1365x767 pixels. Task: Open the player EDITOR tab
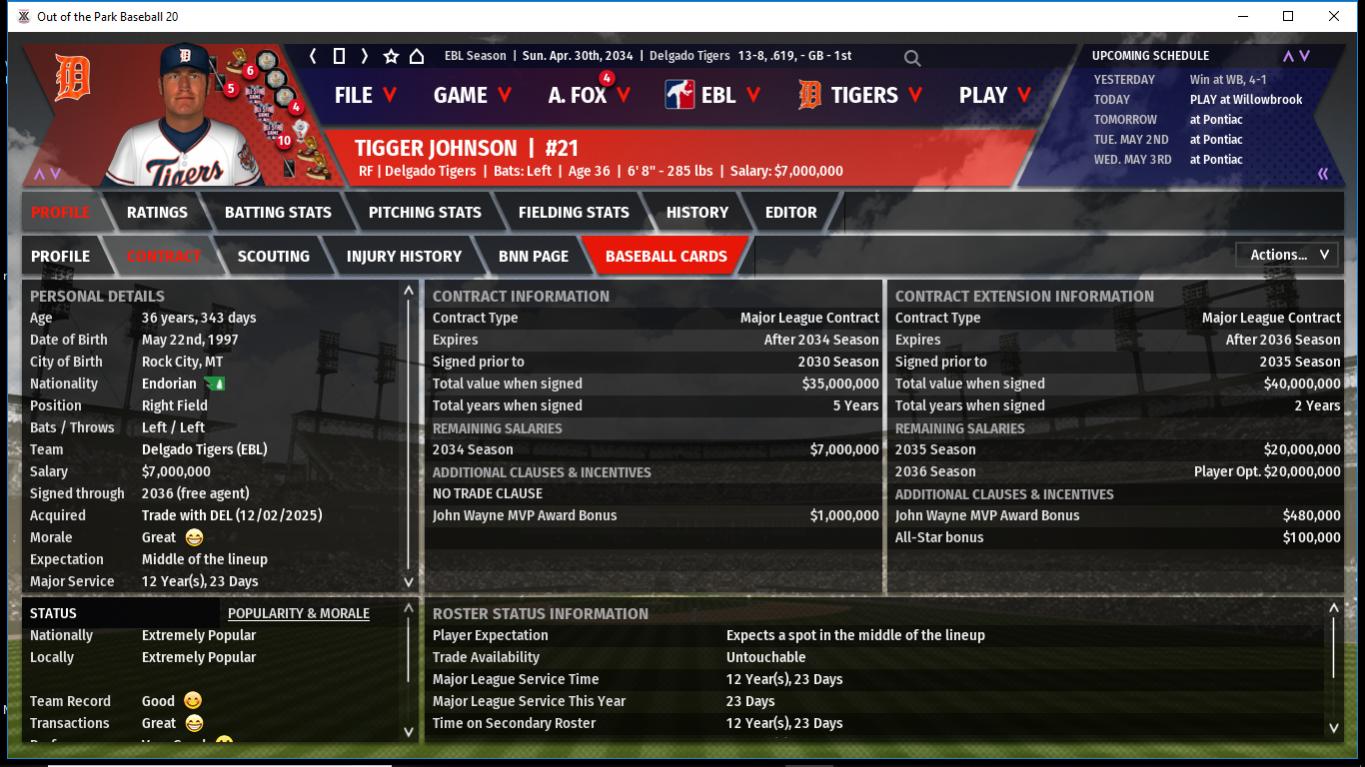pyautogui.click(x=791, y=212)
